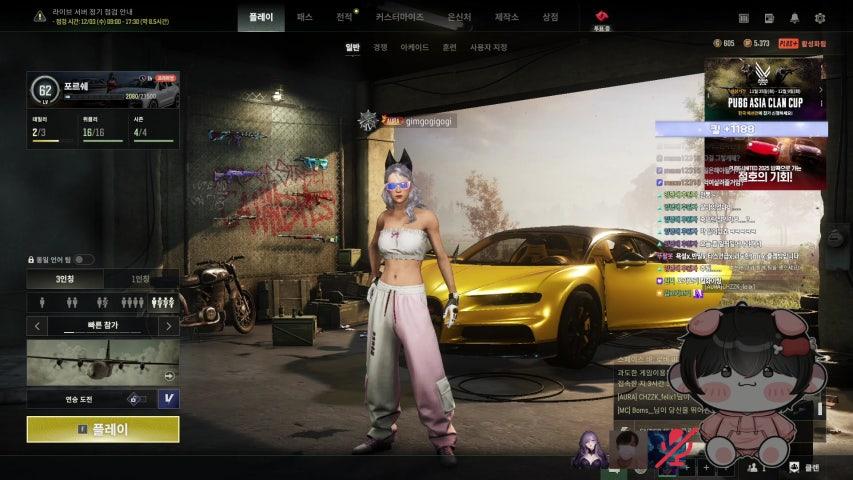Open settings with the gear icon
The image size is (853, 480).
tap(820, 17)
